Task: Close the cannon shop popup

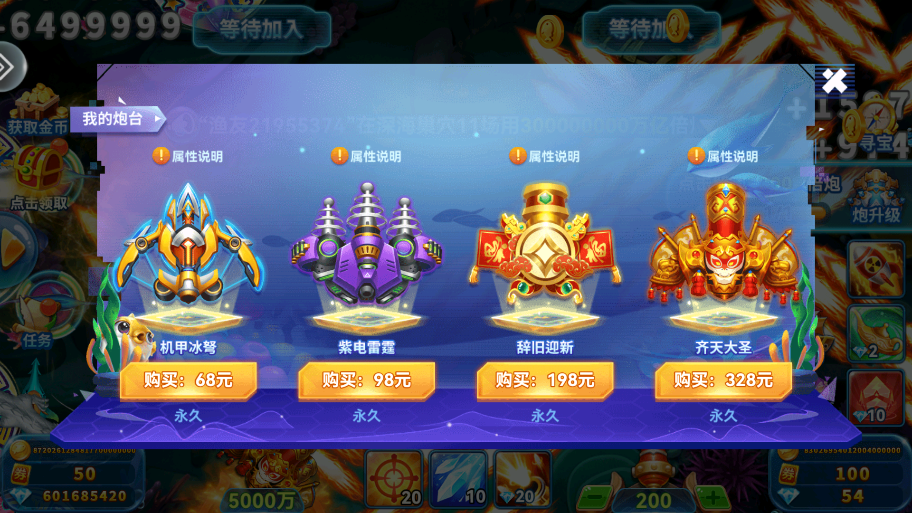Action: 834,81
